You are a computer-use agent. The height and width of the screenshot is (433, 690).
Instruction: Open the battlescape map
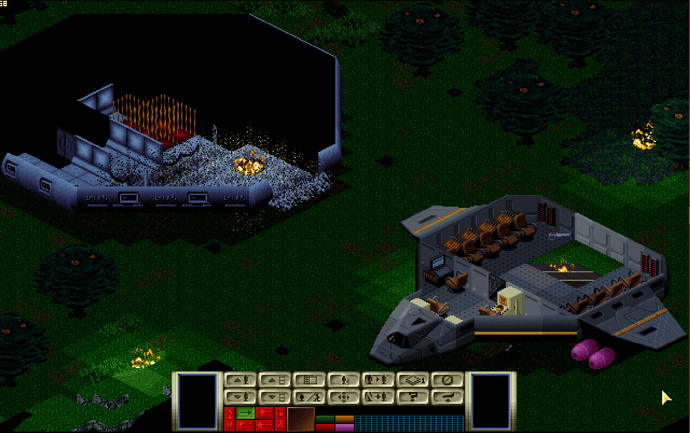(308, 381)
